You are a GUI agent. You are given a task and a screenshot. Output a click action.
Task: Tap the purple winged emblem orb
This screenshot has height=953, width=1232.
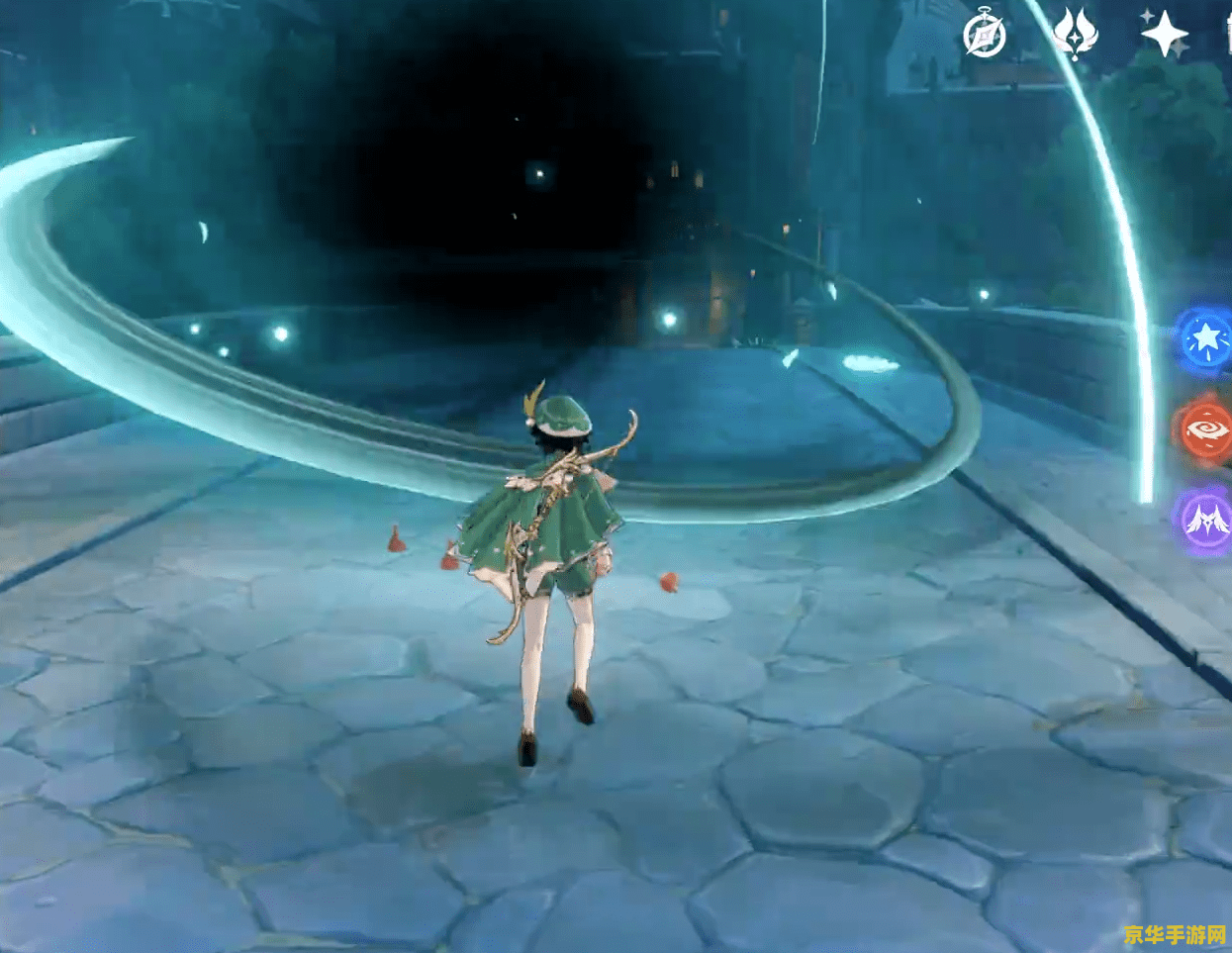coord(1205,519)
